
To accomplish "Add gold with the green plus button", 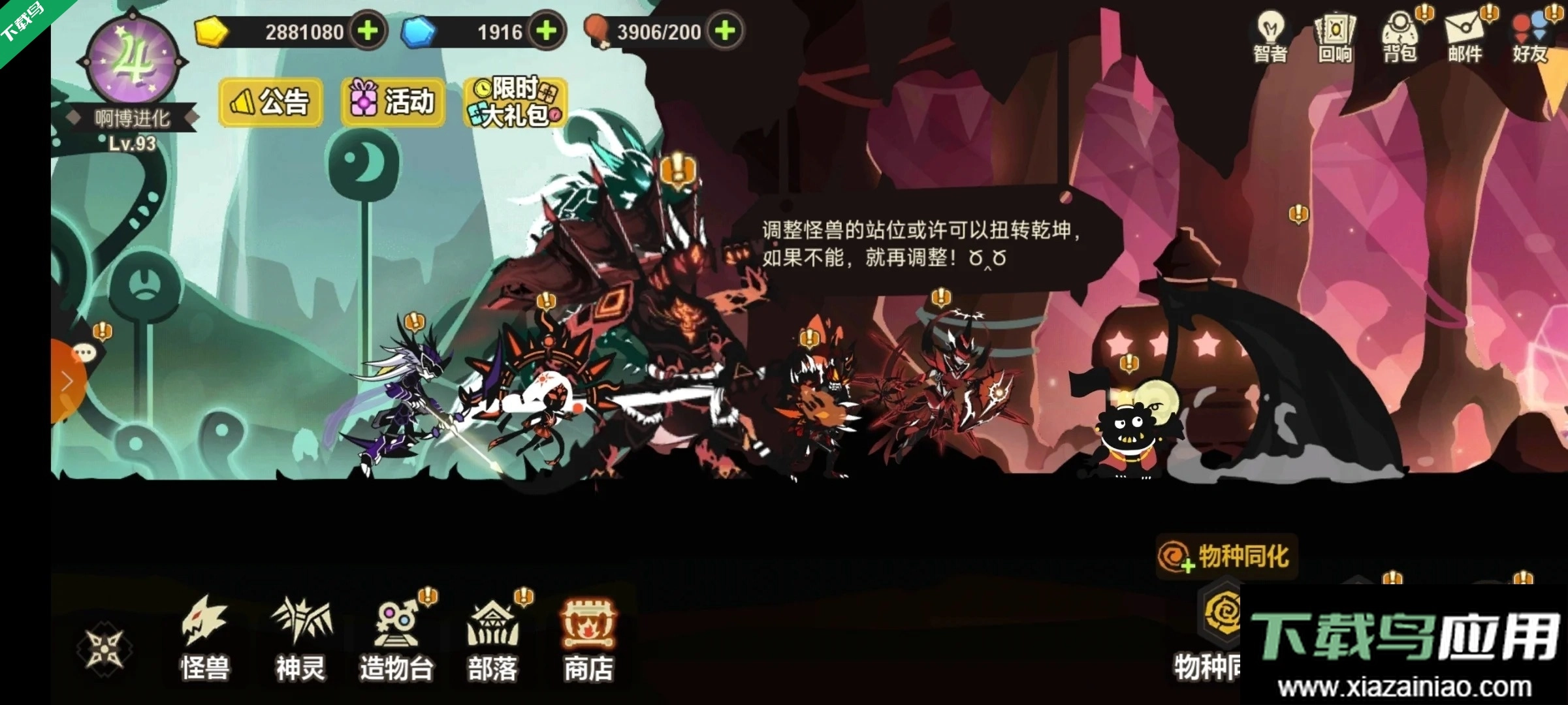I will (368, 31).
